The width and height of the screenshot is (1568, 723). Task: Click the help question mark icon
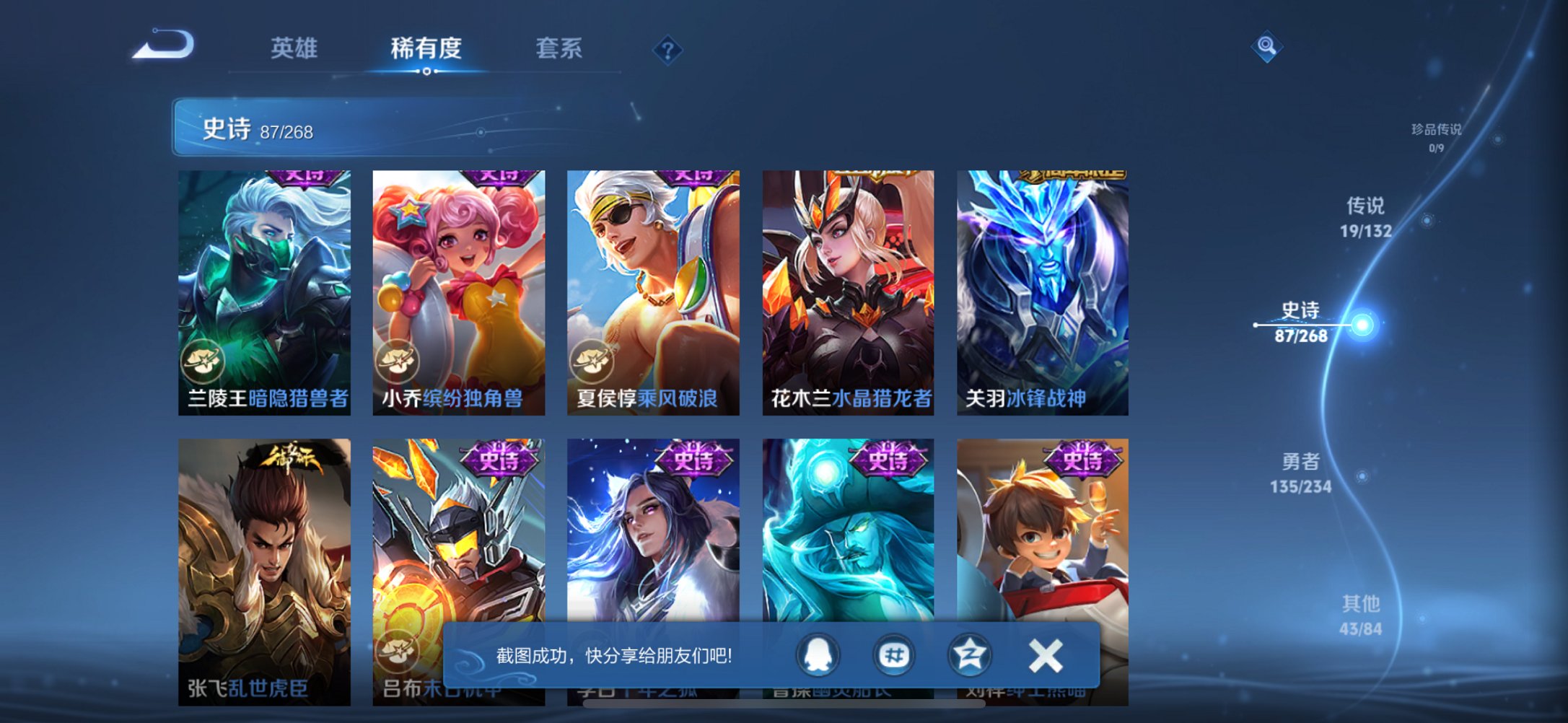667,49
